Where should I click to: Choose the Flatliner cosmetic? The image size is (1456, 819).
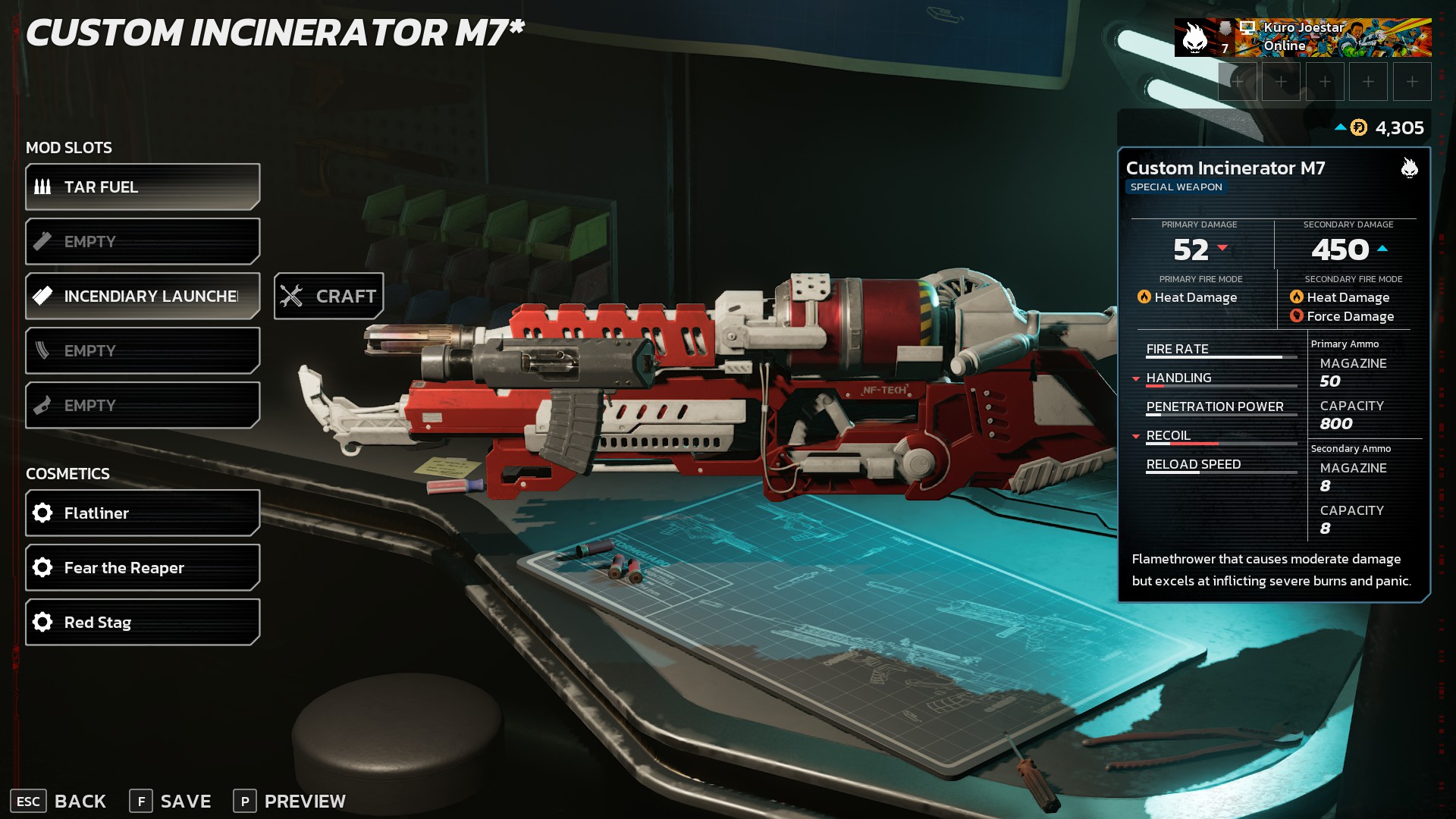tap(143, 513)
